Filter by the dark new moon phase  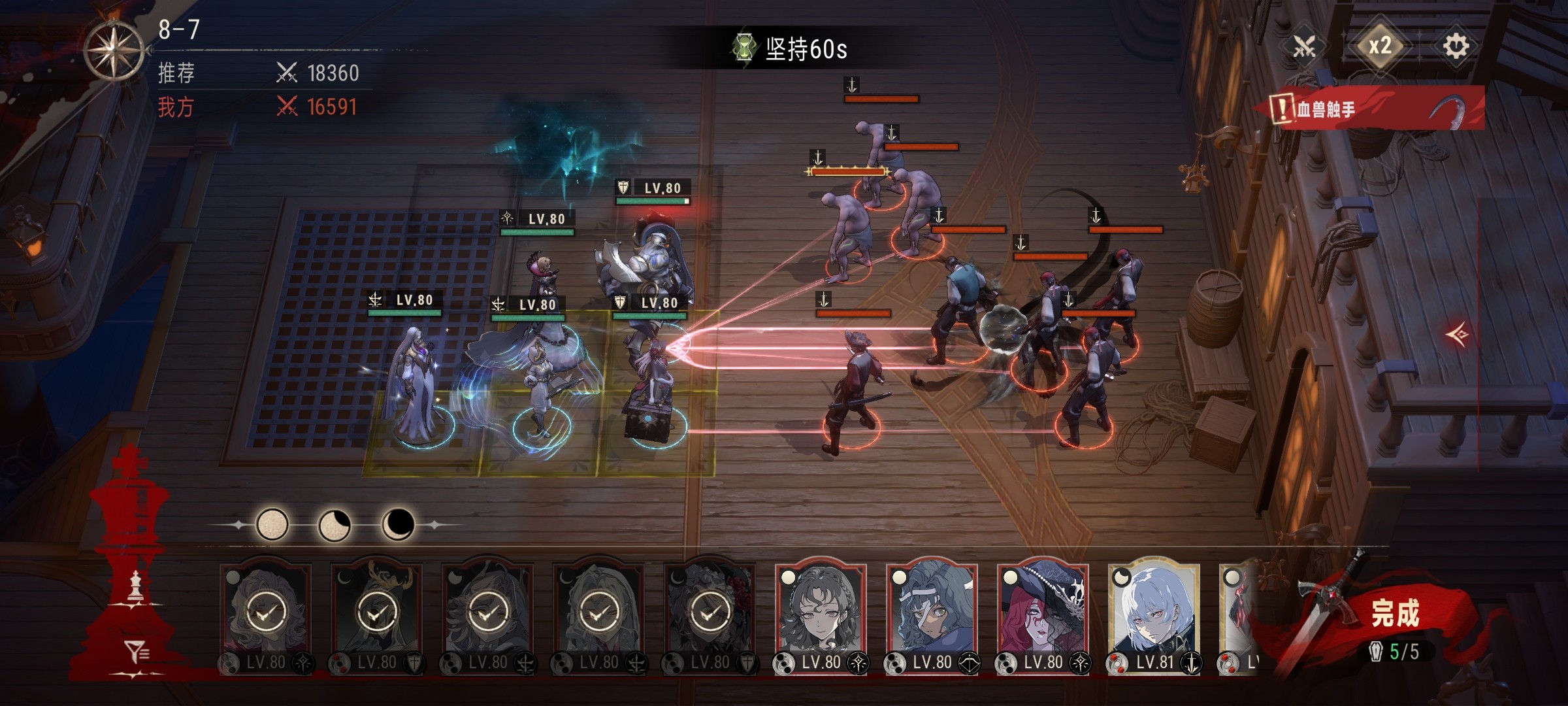point(397,524)
